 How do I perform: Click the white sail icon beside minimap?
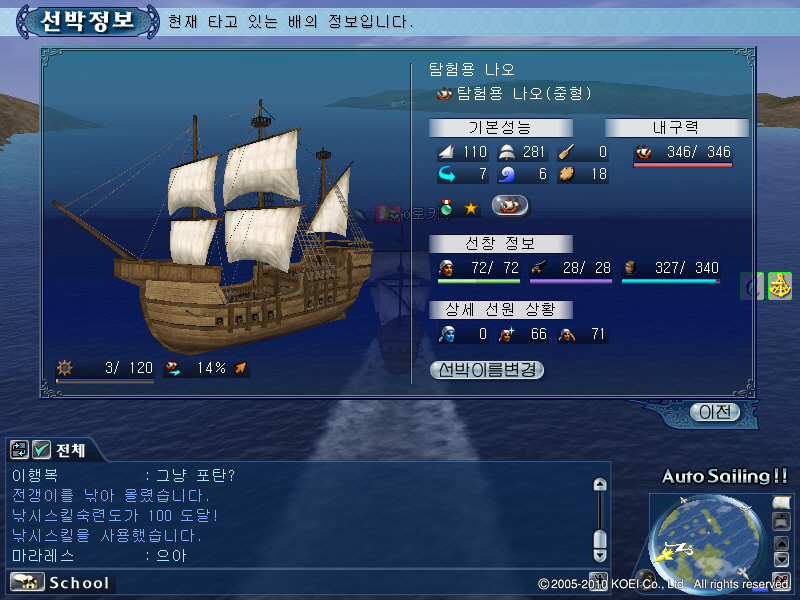(x=781, y=501)
